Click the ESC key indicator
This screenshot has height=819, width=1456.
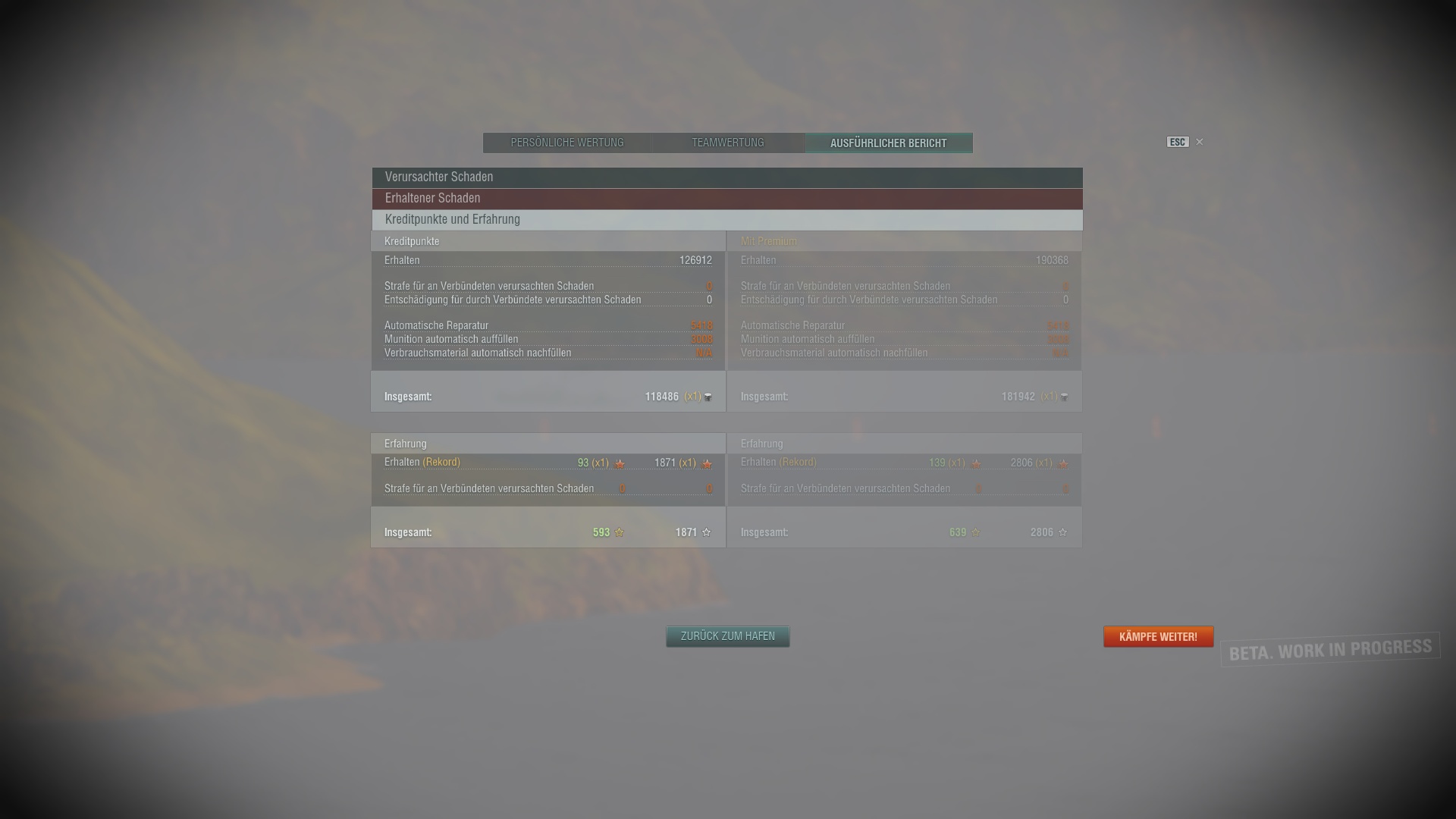pos(1177,142)
